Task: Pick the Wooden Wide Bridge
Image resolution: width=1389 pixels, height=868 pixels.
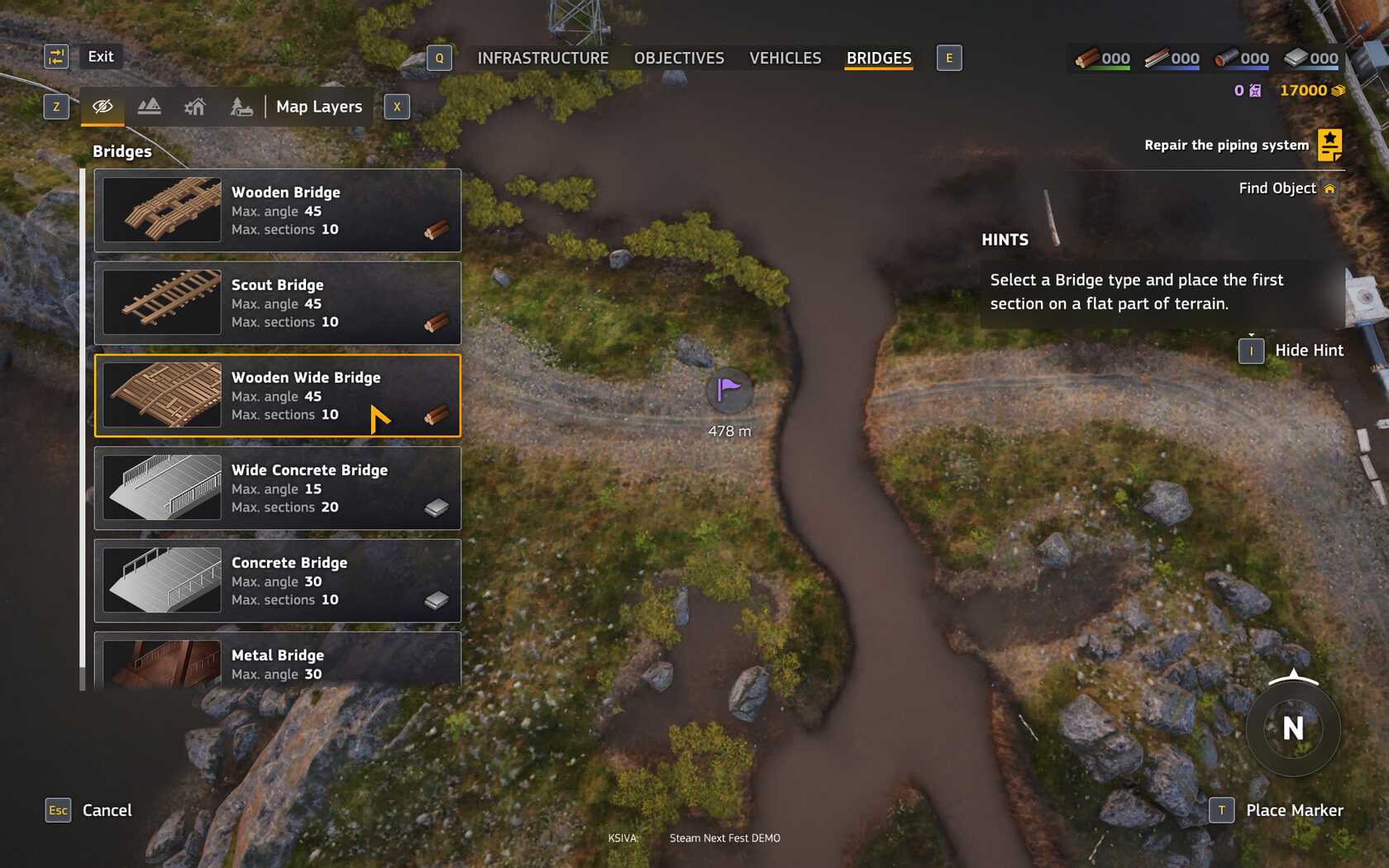Action: click(x=278, y=395)
